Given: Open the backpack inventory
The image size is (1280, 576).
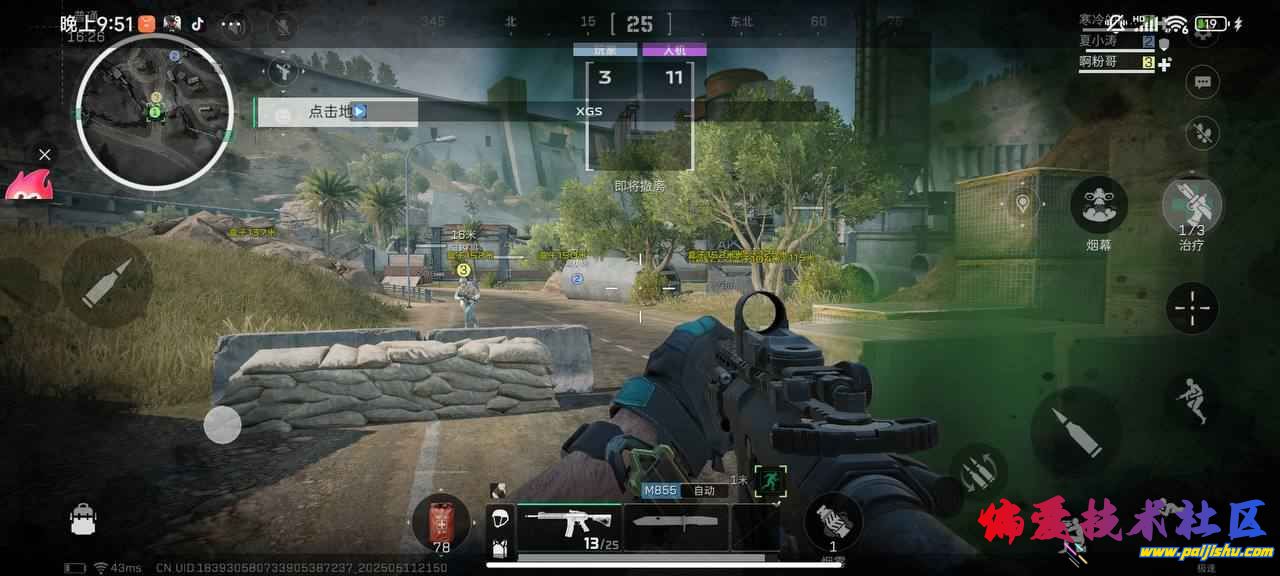Looking at the screenshot, I should pos(82,518).
